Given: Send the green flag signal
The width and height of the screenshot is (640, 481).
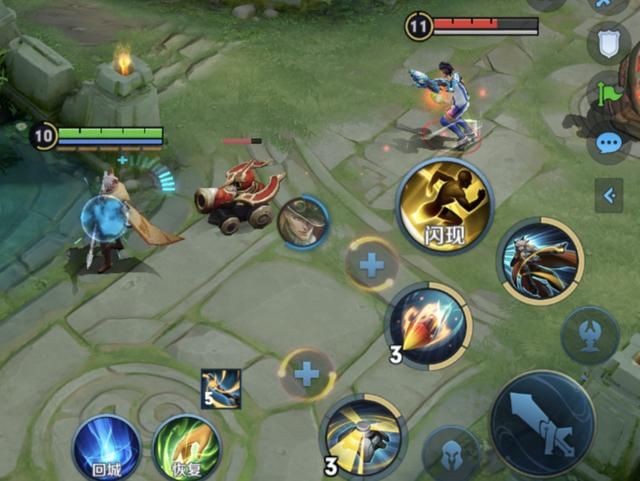Looking at the screenshot, I should pos(609,93).
